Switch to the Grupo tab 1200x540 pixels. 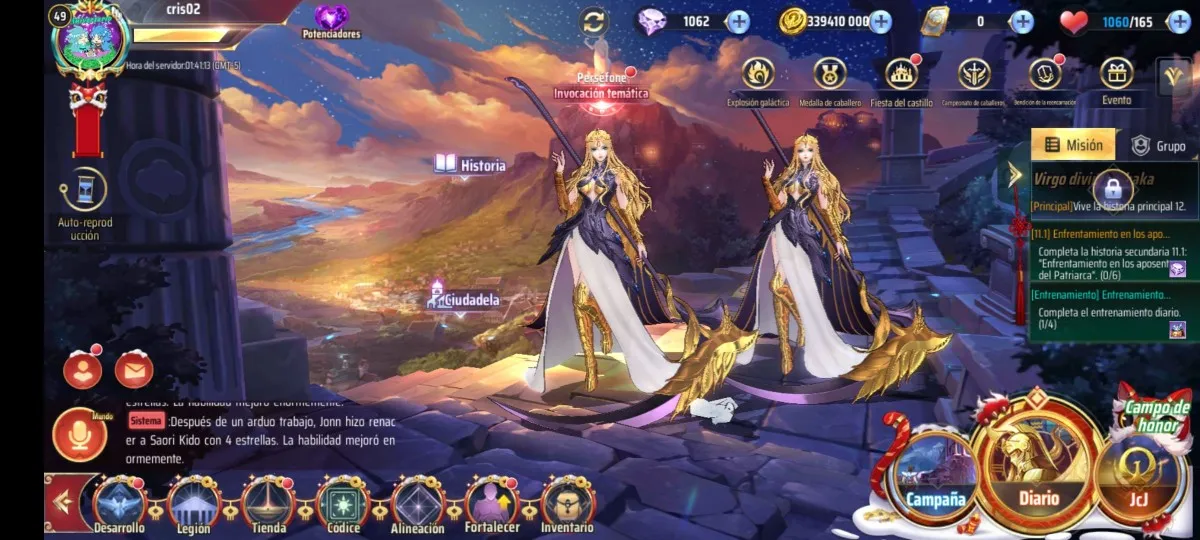coord(1158,146)
